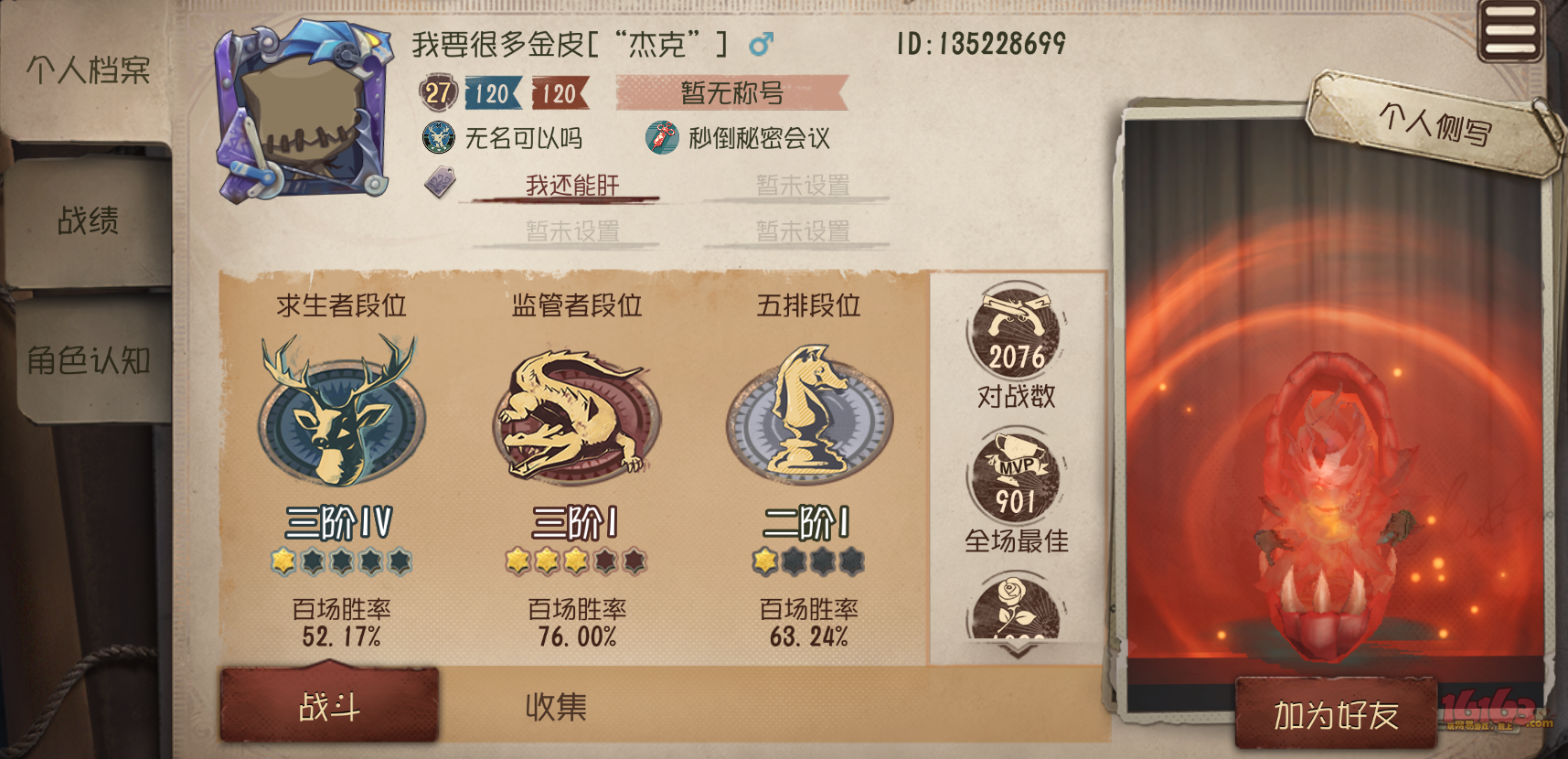Open the player's avatar portrait frame
The image size is (1568, 759).
pyautogui.click(x=302, y=105)
